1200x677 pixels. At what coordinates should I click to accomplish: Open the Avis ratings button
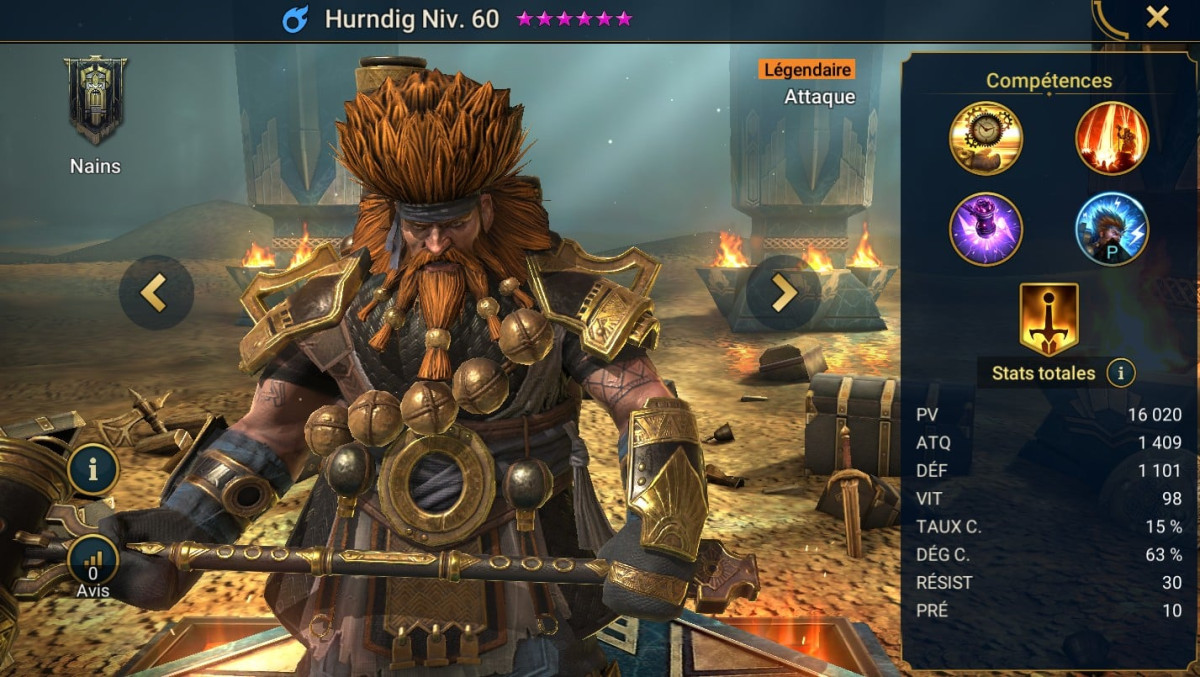pos(94,562)
